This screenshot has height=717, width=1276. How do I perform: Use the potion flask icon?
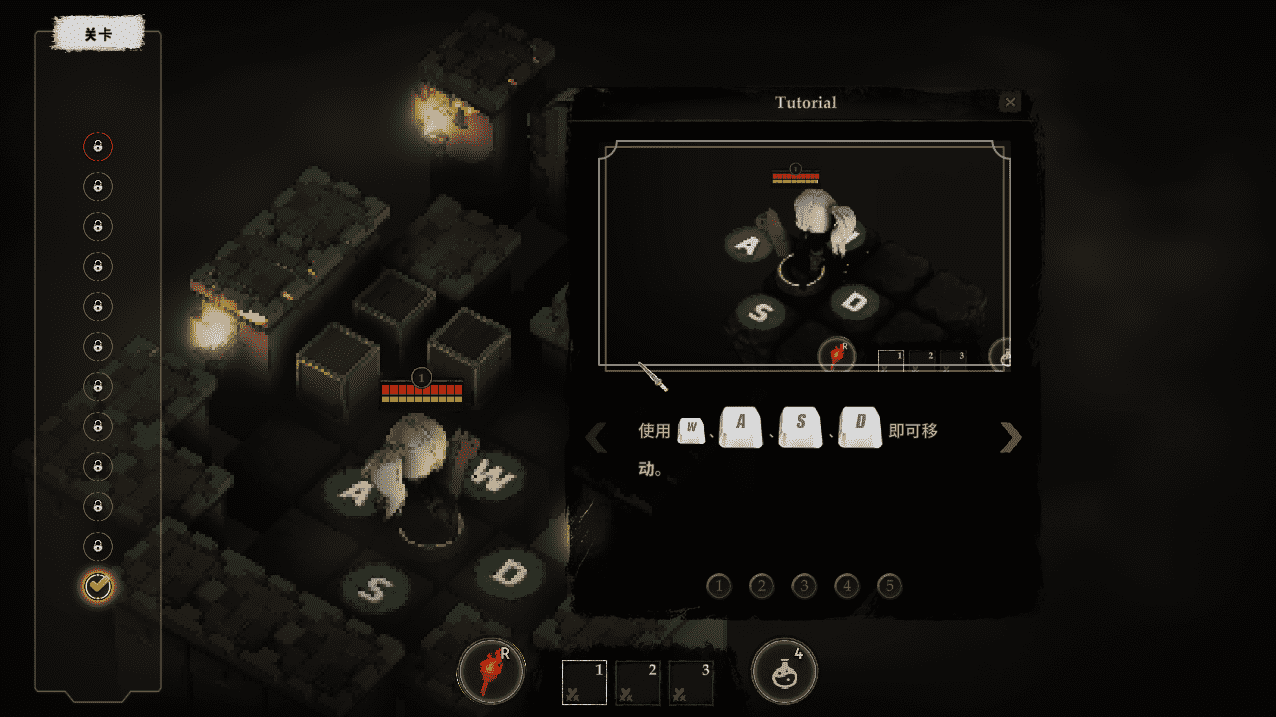tap(785, 672)
